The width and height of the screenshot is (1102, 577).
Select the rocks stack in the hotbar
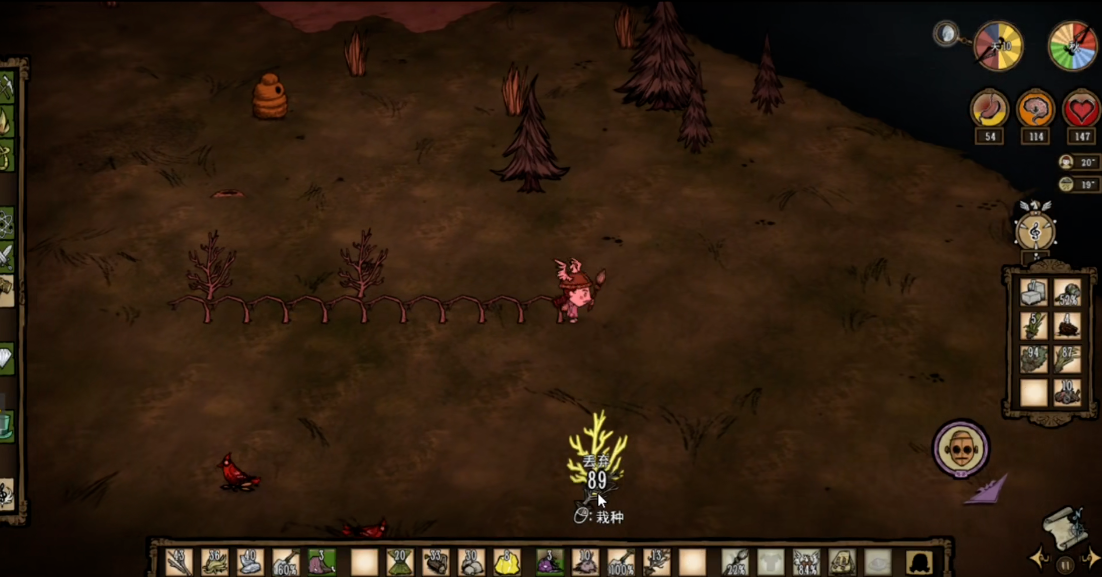click(x=470, y=561)
